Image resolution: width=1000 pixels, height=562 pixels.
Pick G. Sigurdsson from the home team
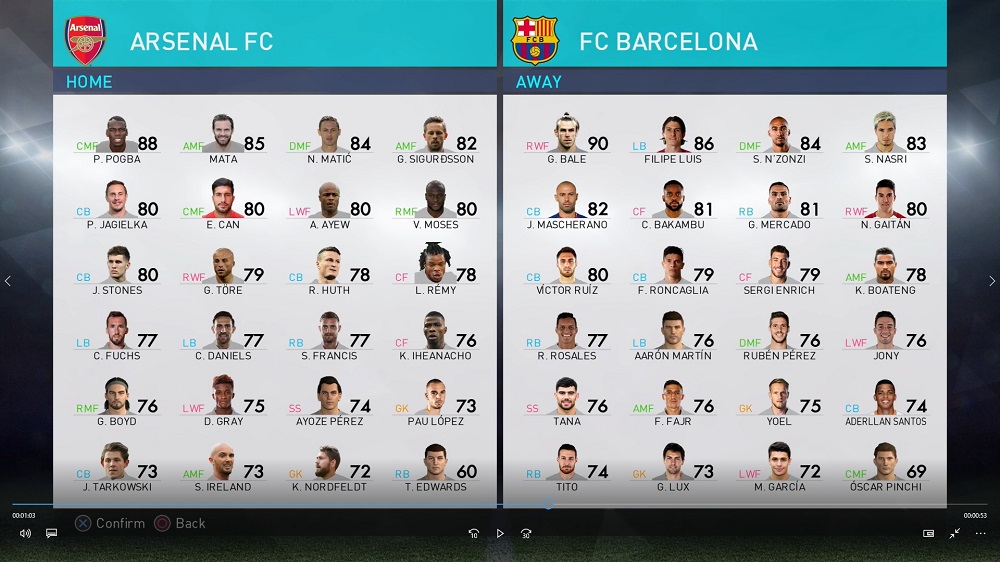[435, 139]
